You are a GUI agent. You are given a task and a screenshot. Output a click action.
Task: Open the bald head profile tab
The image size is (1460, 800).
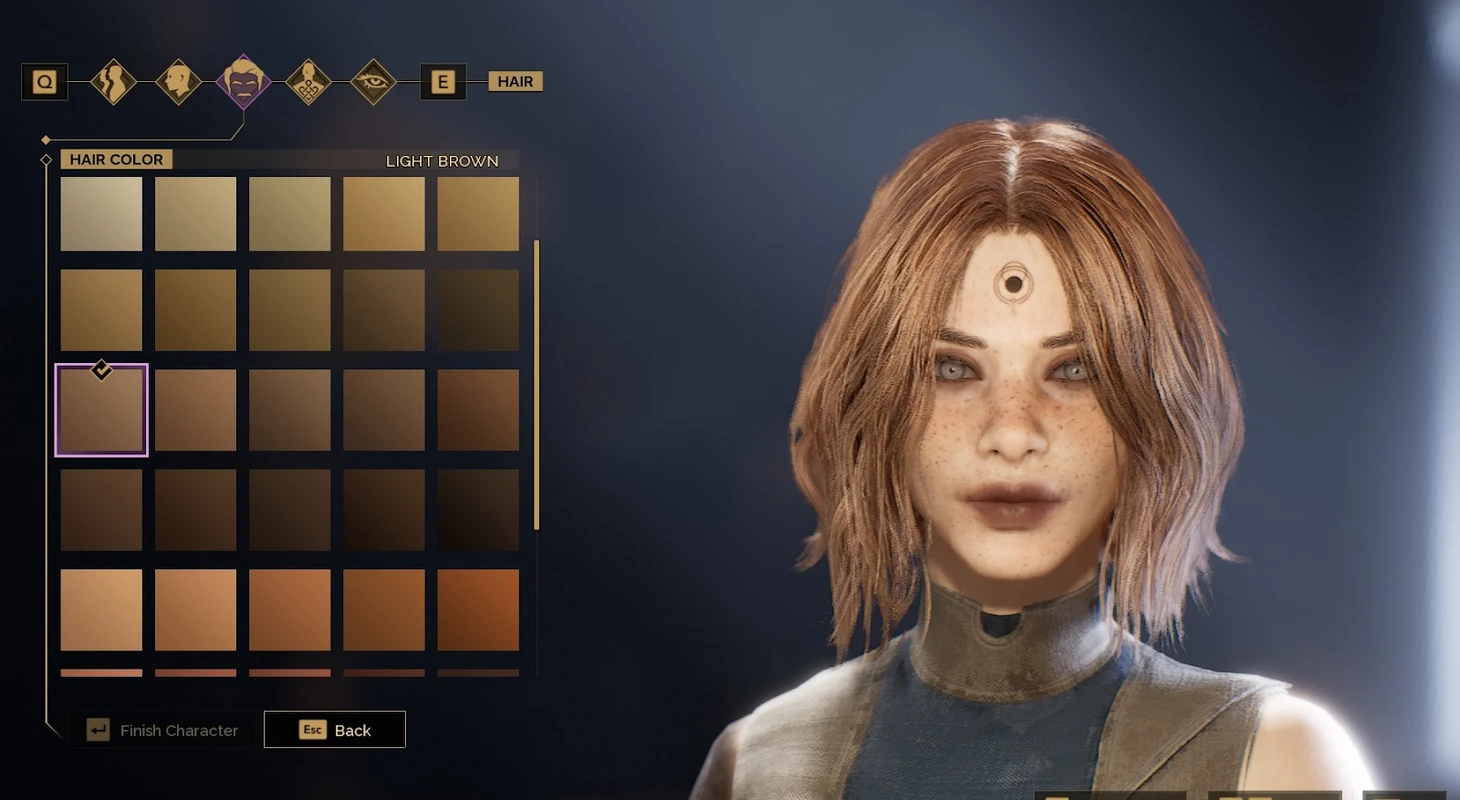point(178,81)
